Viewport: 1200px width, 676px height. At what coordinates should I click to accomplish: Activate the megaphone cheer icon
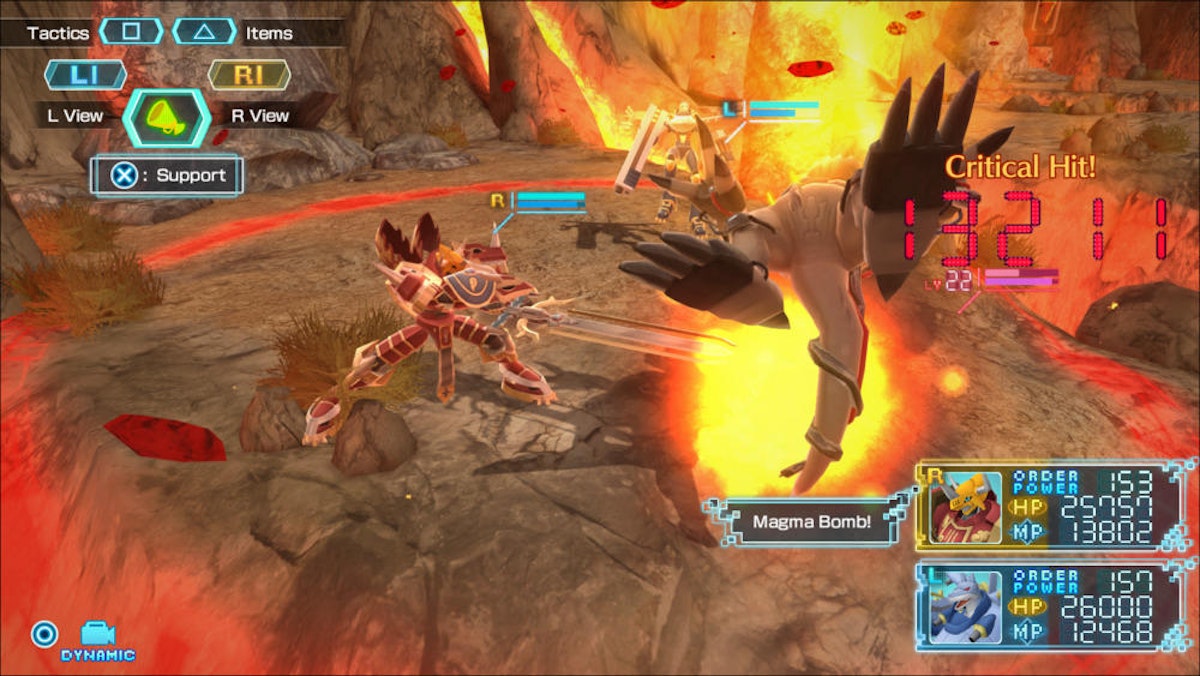166,117
